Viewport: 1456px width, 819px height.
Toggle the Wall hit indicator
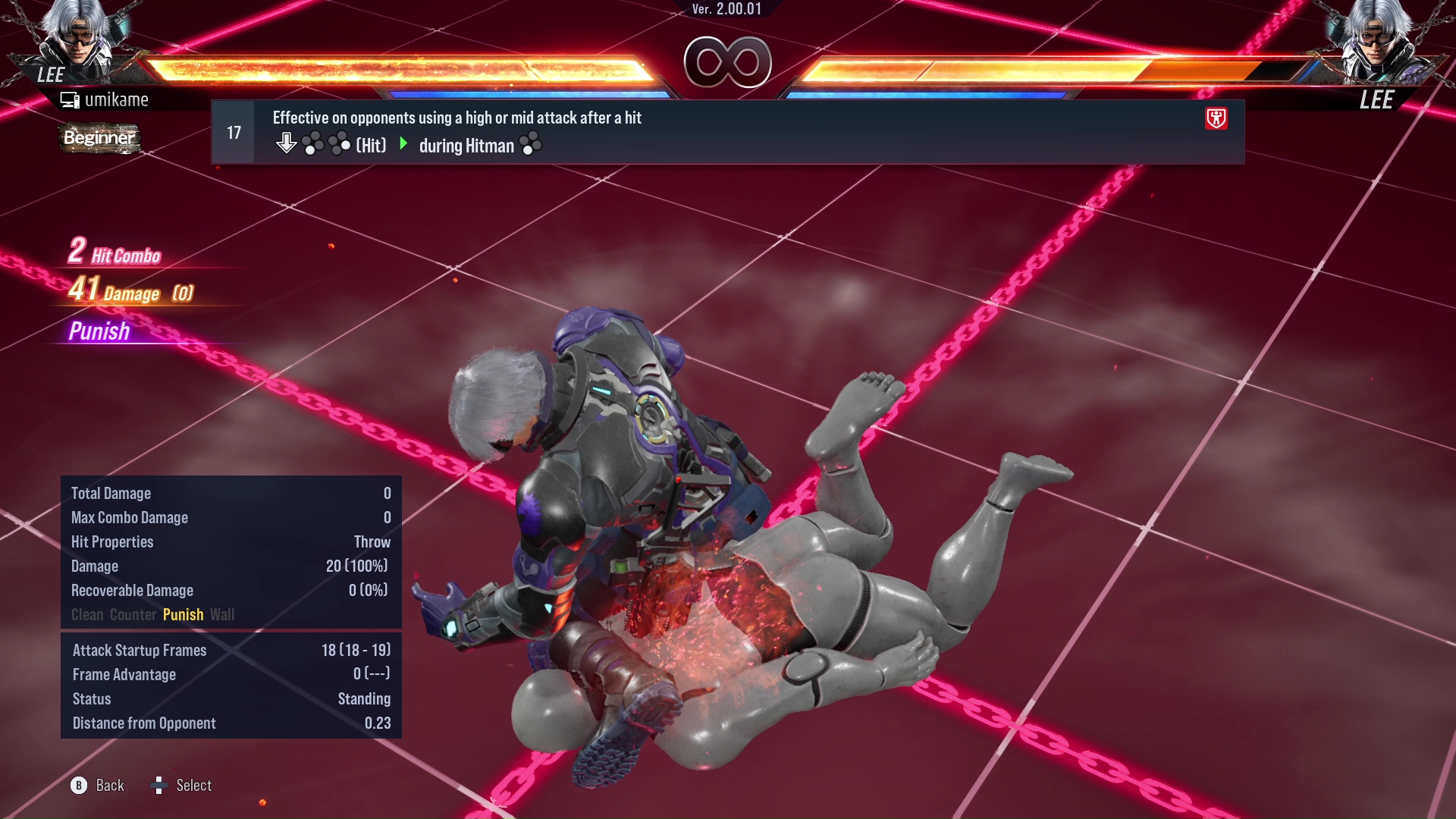223,614
